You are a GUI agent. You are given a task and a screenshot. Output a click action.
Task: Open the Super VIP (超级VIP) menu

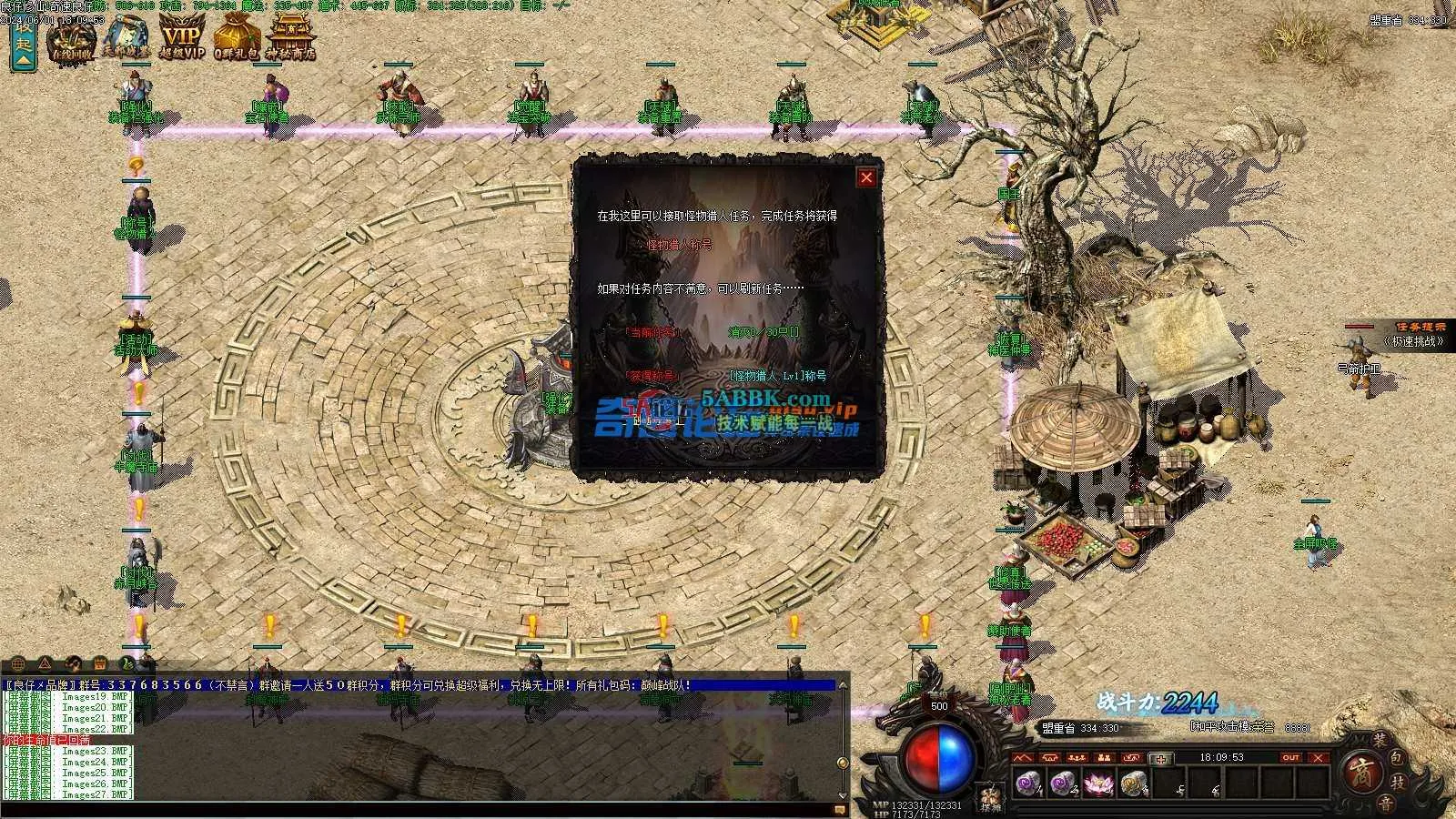(x=182, y=38)
